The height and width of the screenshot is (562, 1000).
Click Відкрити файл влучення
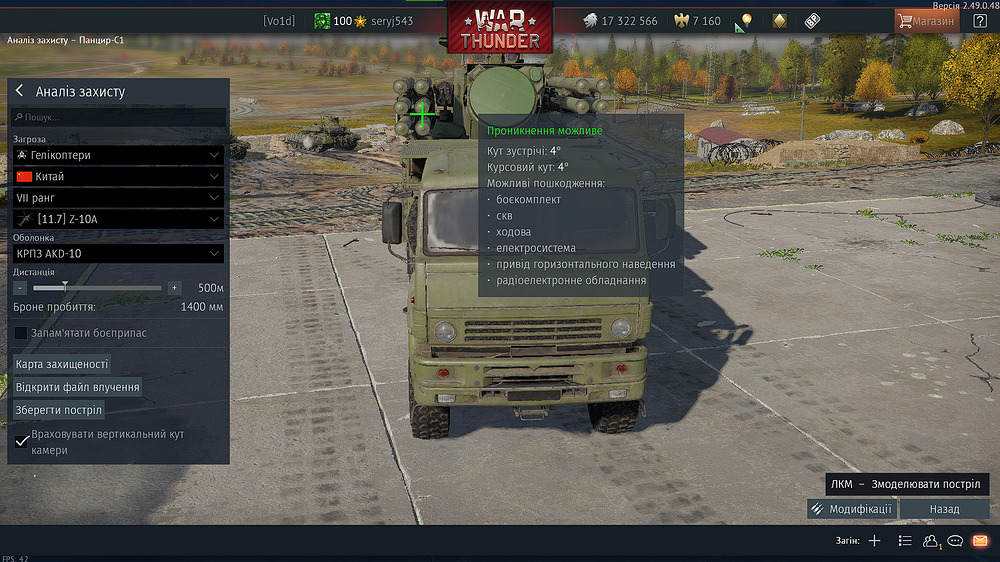click(x=78, y=387)
